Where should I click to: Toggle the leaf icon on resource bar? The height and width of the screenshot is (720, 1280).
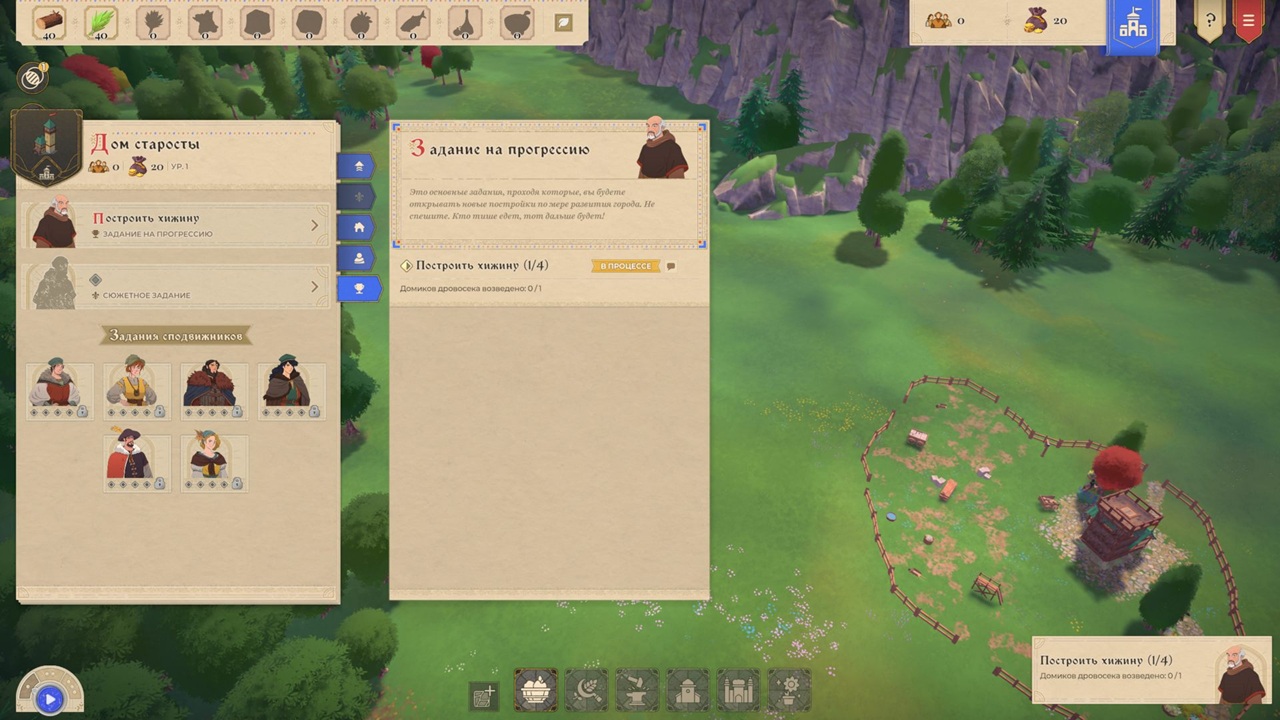point(563,22)
